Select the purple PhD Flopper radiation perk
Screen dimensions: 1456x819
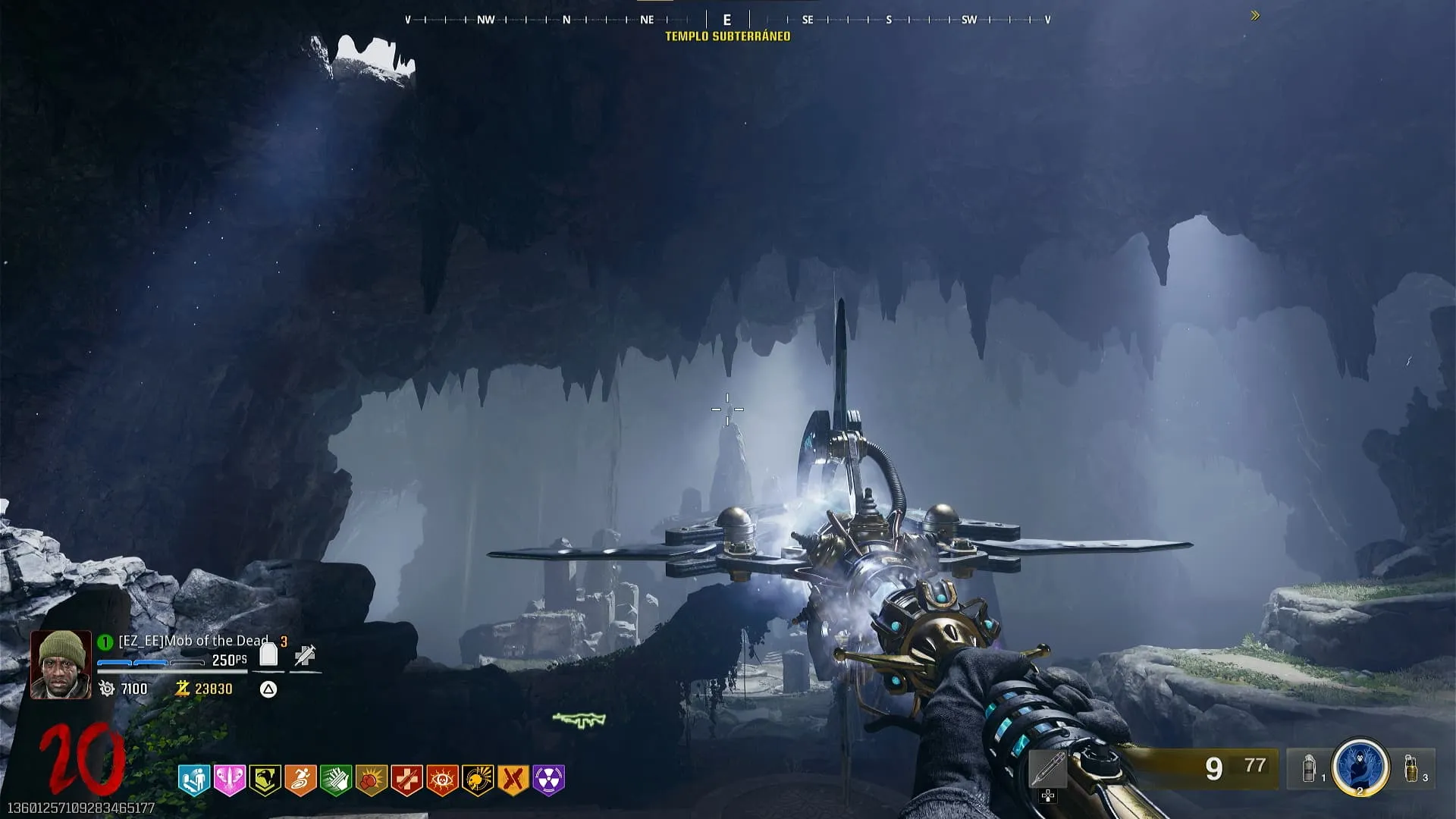click(549, 780)
